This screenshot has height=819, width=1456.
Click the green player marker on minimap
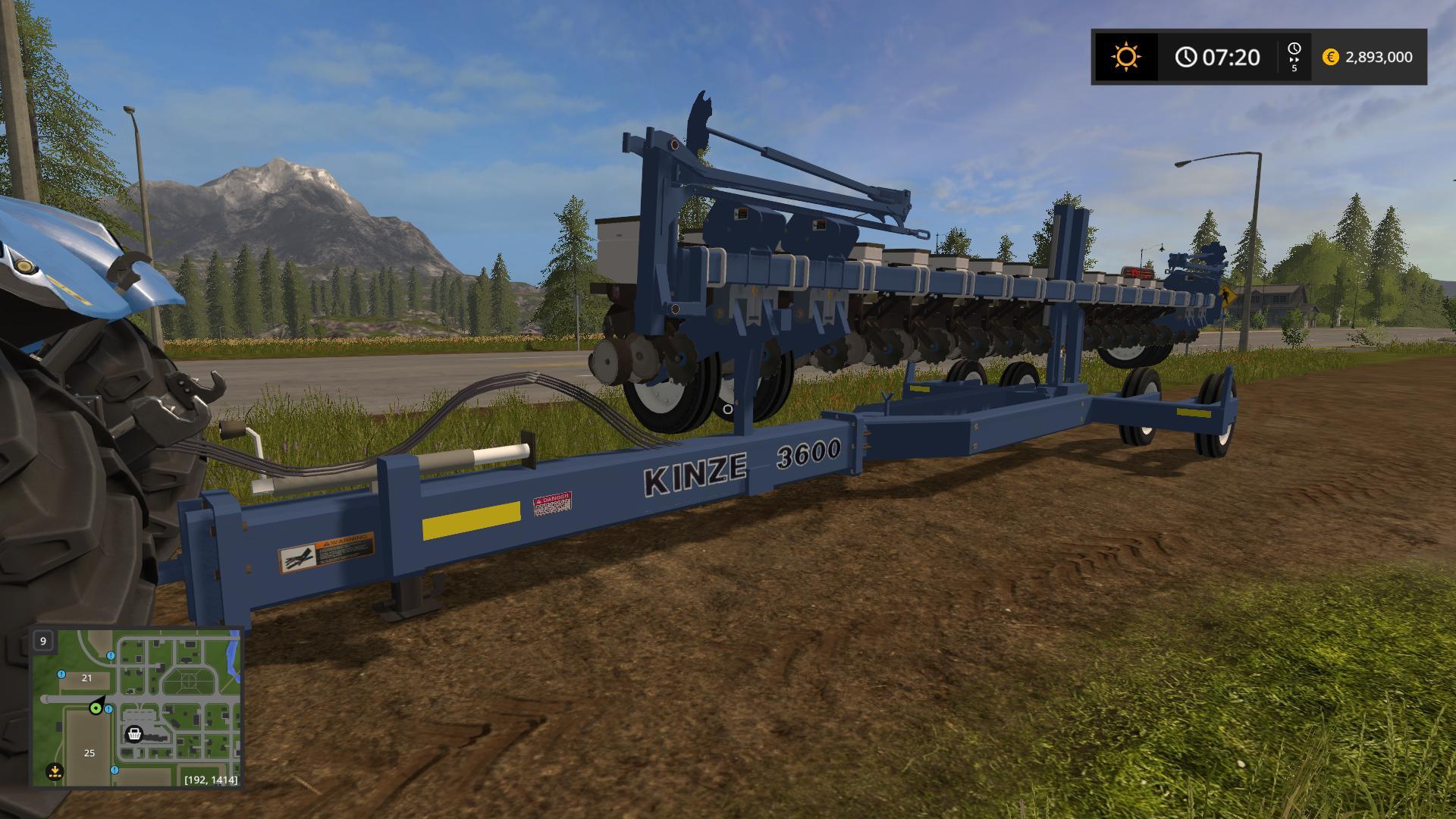click(96, 708)
